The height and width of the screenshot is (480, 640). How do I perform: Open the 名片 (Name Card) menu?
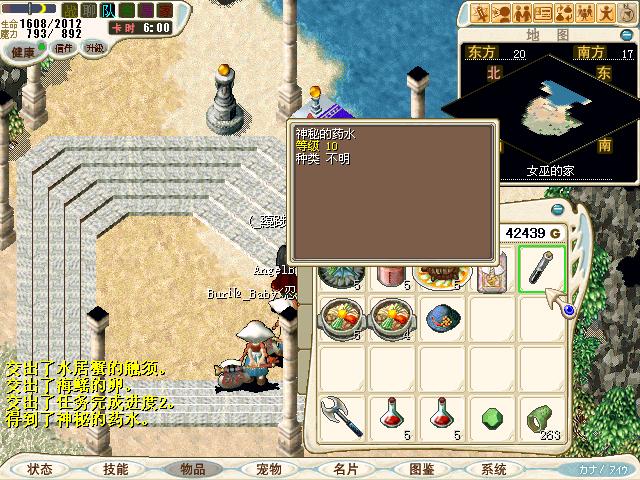(x=345, y=469)
